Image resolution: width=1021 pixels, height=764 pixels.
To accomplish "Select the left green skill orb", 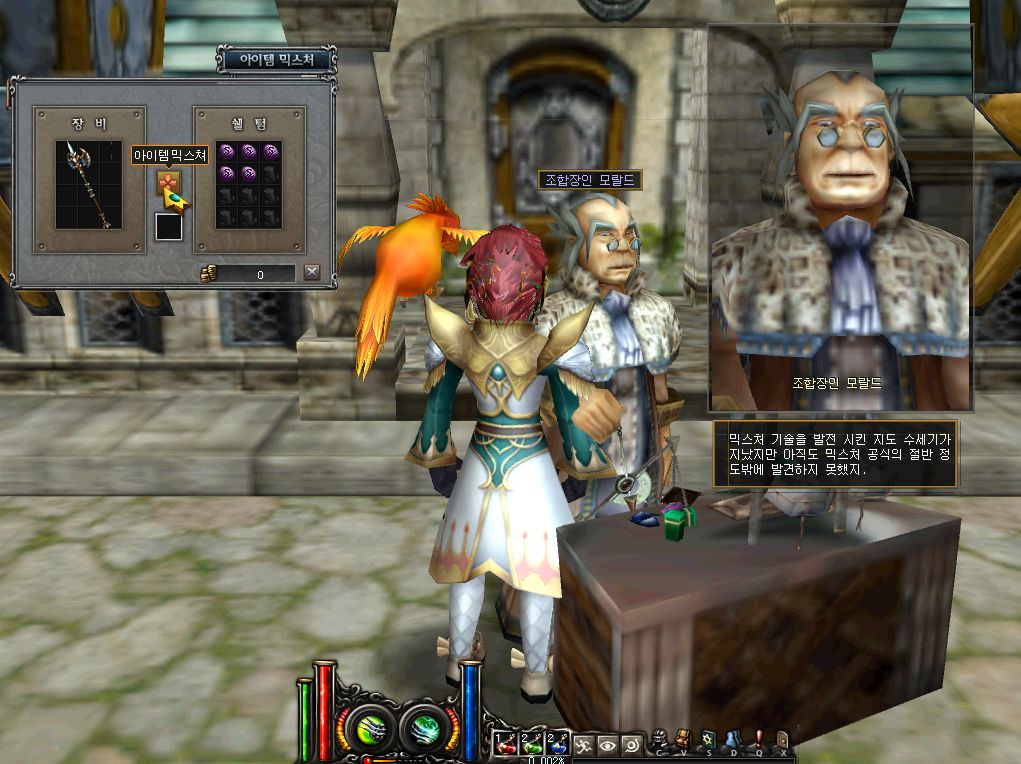I will pyautogui.click(x=367, y=726).
